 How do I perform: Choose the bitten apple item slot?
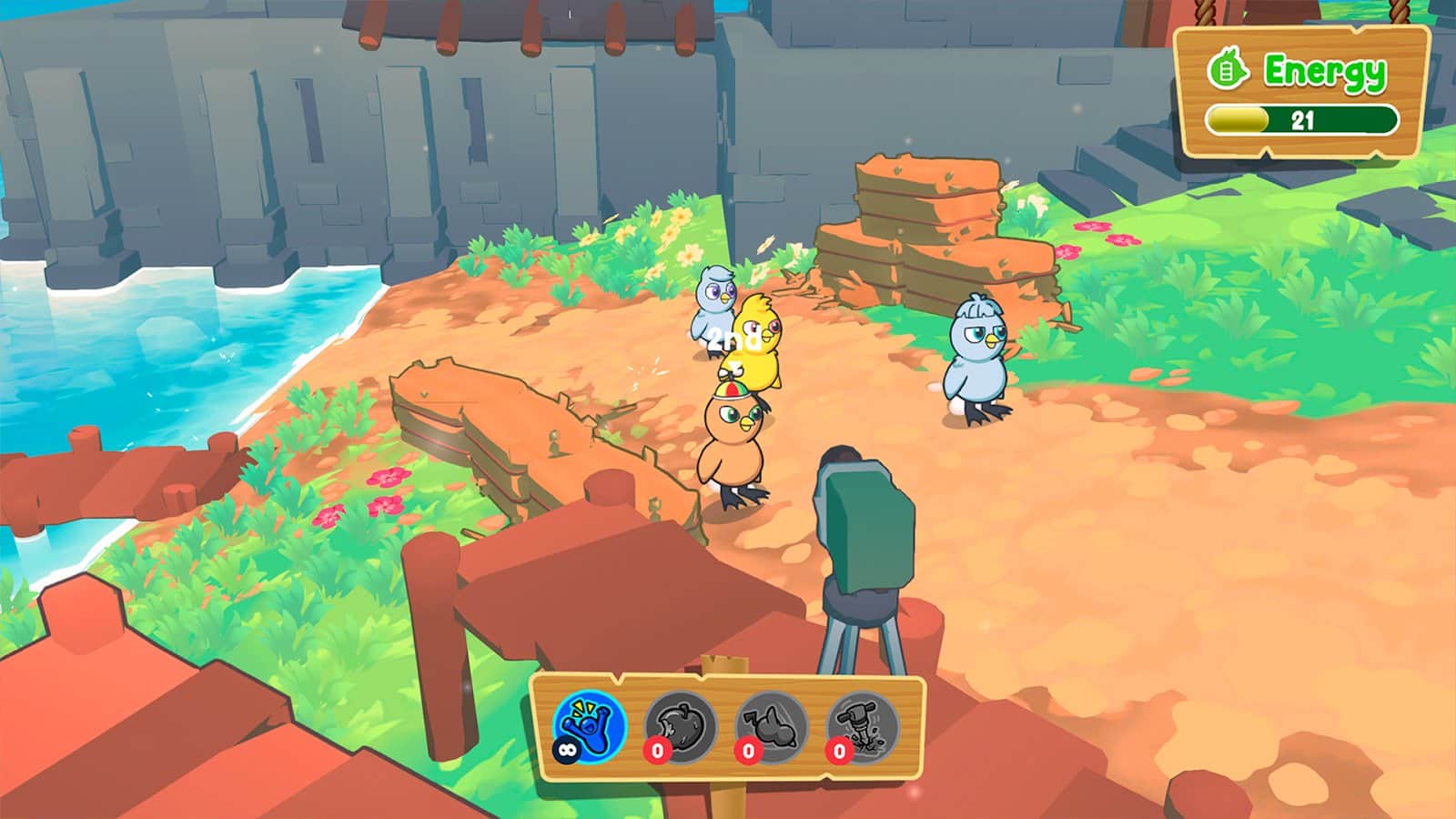click(681, 726)
